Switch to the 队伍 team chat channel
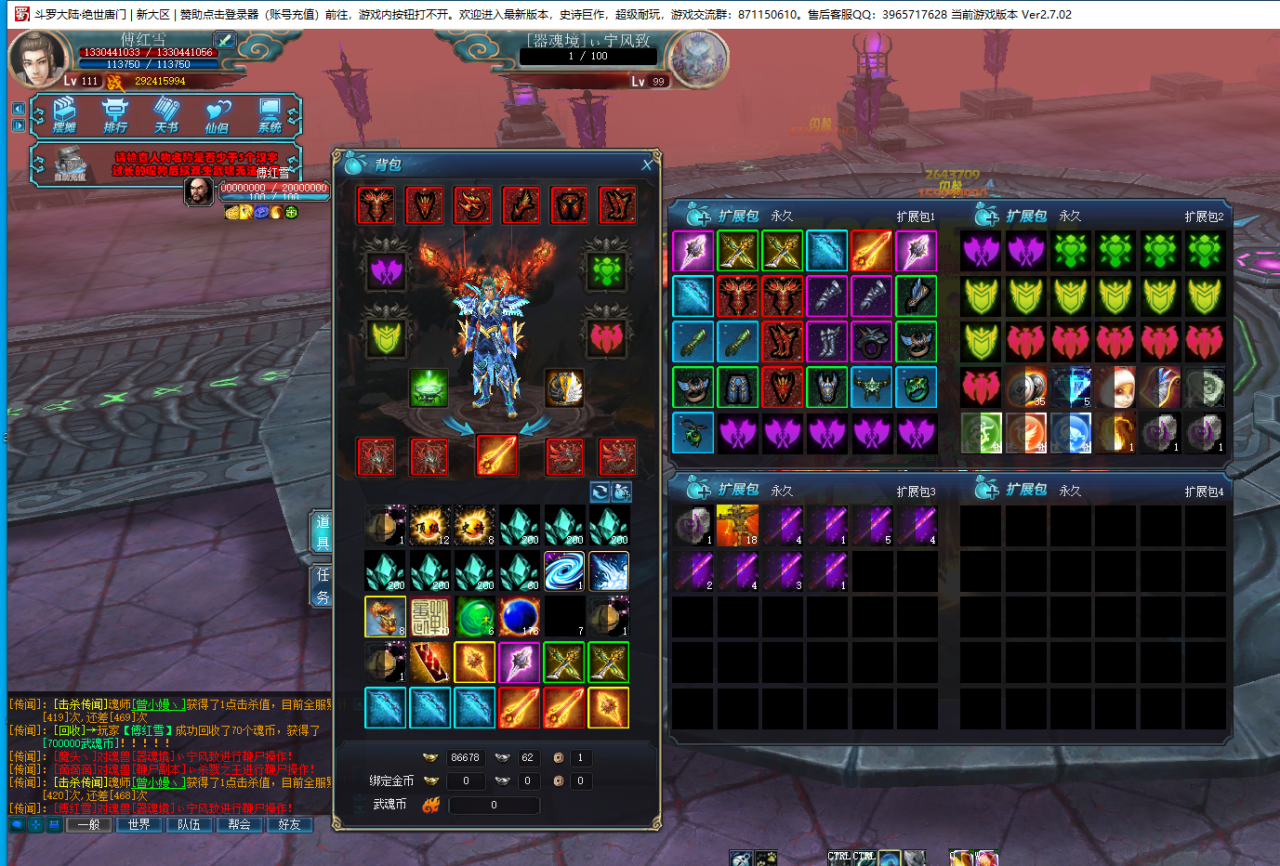This screenshot has width=1280, height=866. coord(189,825)
